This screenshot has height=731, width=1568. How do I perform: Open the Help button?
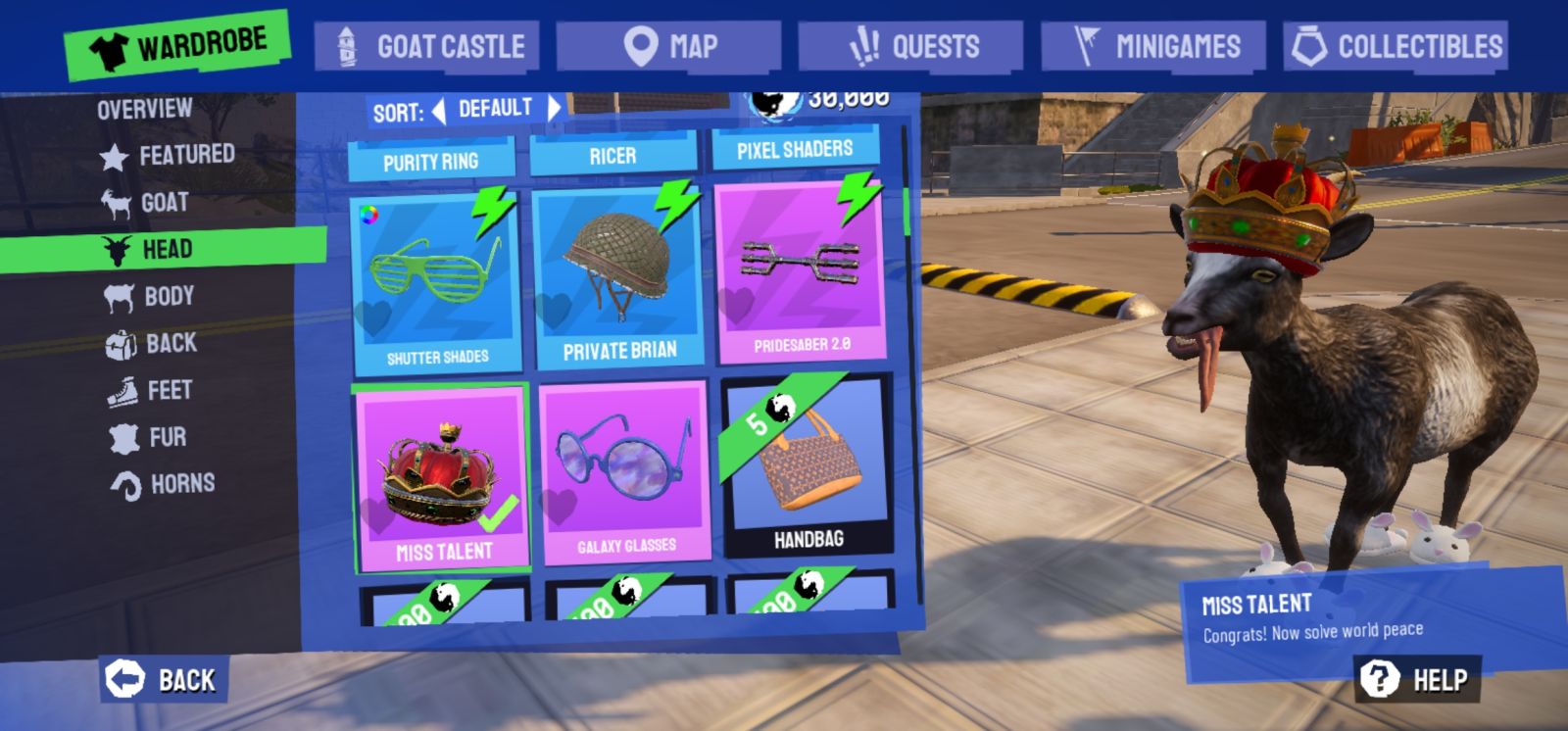[1417, 679]
